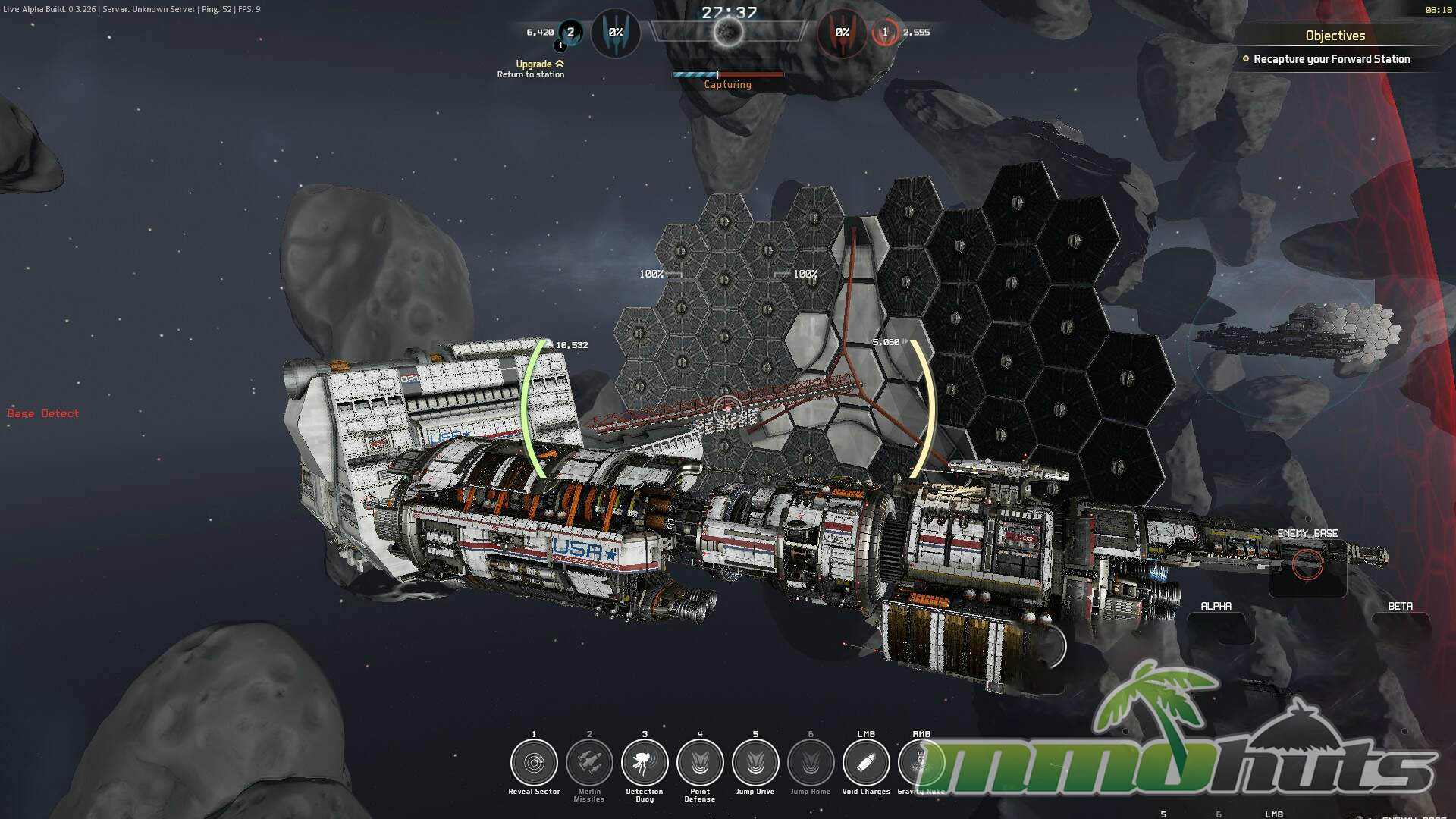This screenshot has height=819, width=1456.
Task: Activate the Point Defense ability
Action: [x=700, y=763]
